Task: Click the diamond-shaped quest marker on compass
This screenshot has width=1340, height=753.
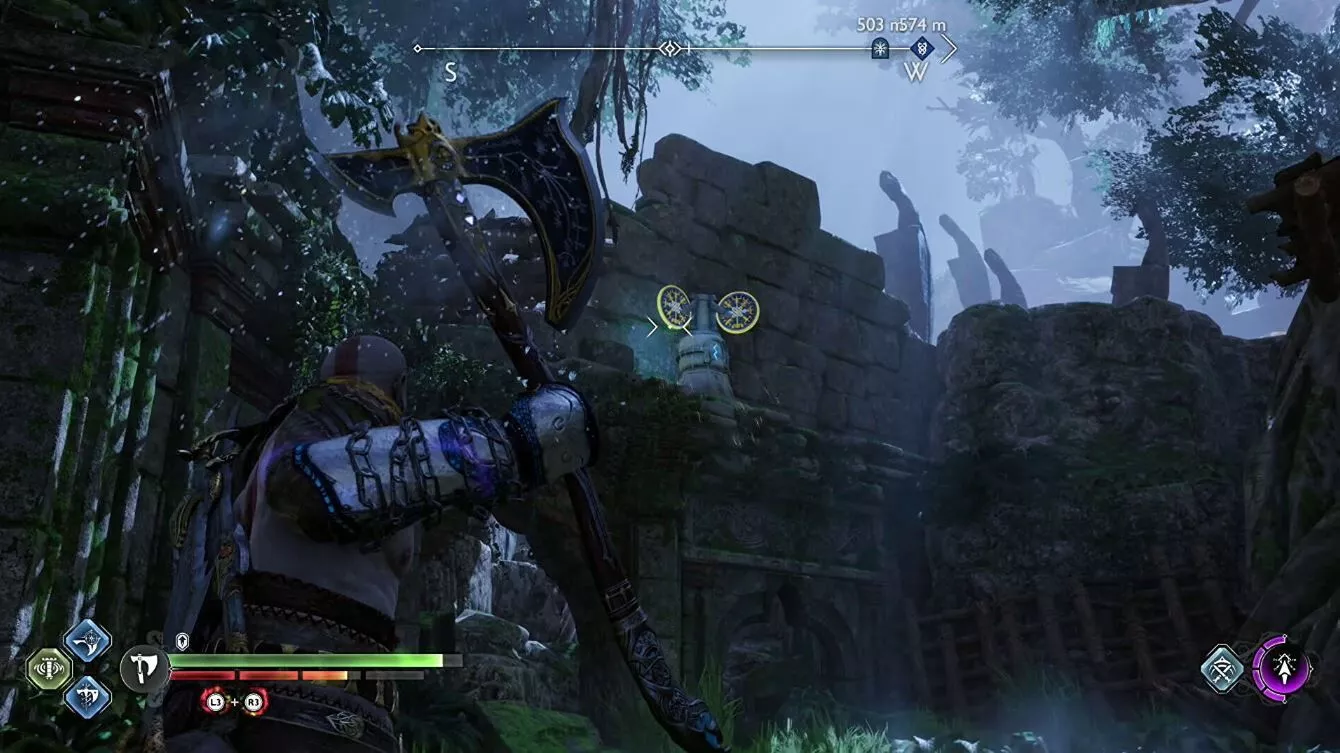Action: click(922, 48)
